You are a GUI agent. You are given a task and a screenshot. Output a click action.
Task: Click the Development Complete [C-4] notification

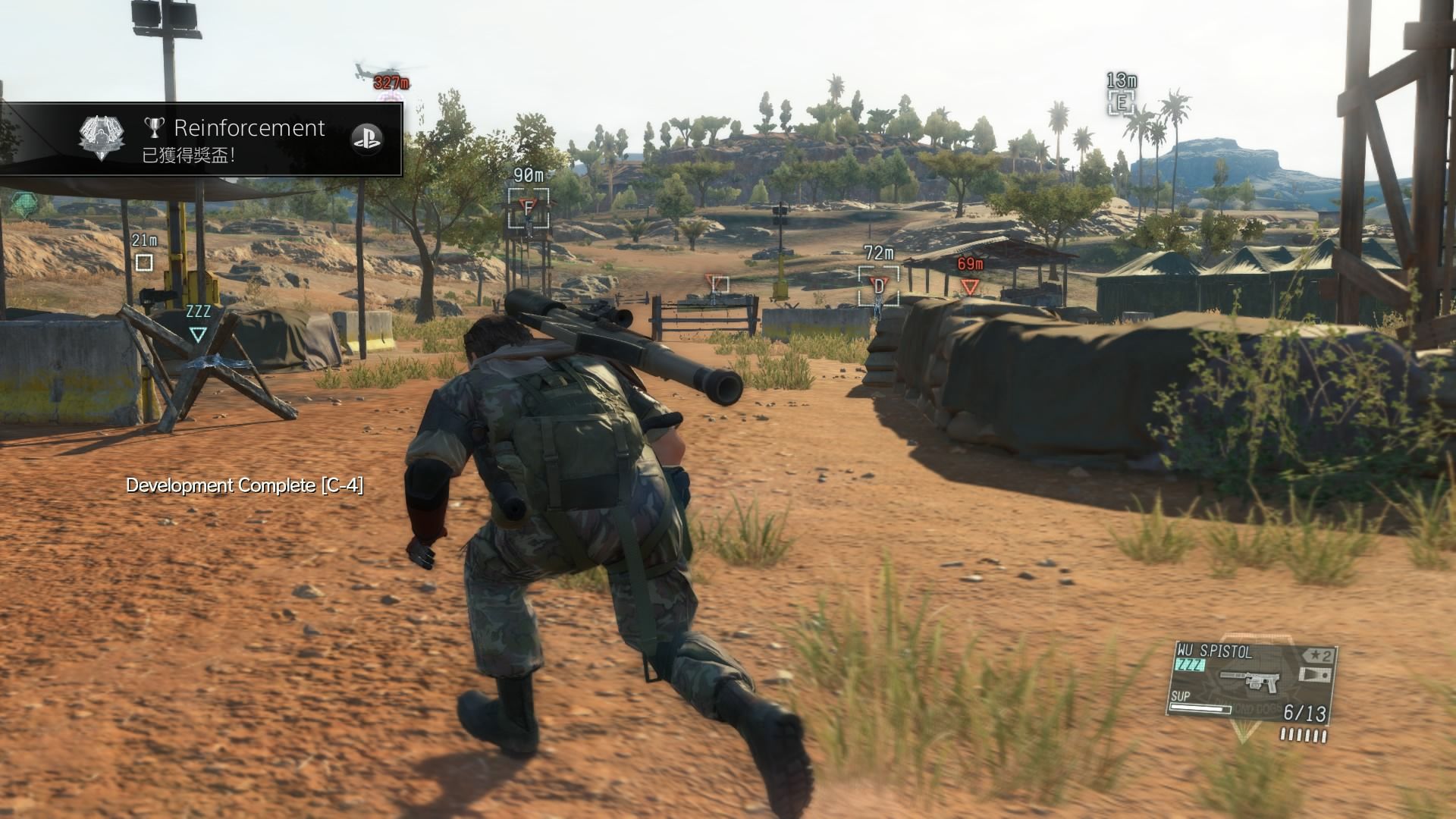(x=244, y=485)
